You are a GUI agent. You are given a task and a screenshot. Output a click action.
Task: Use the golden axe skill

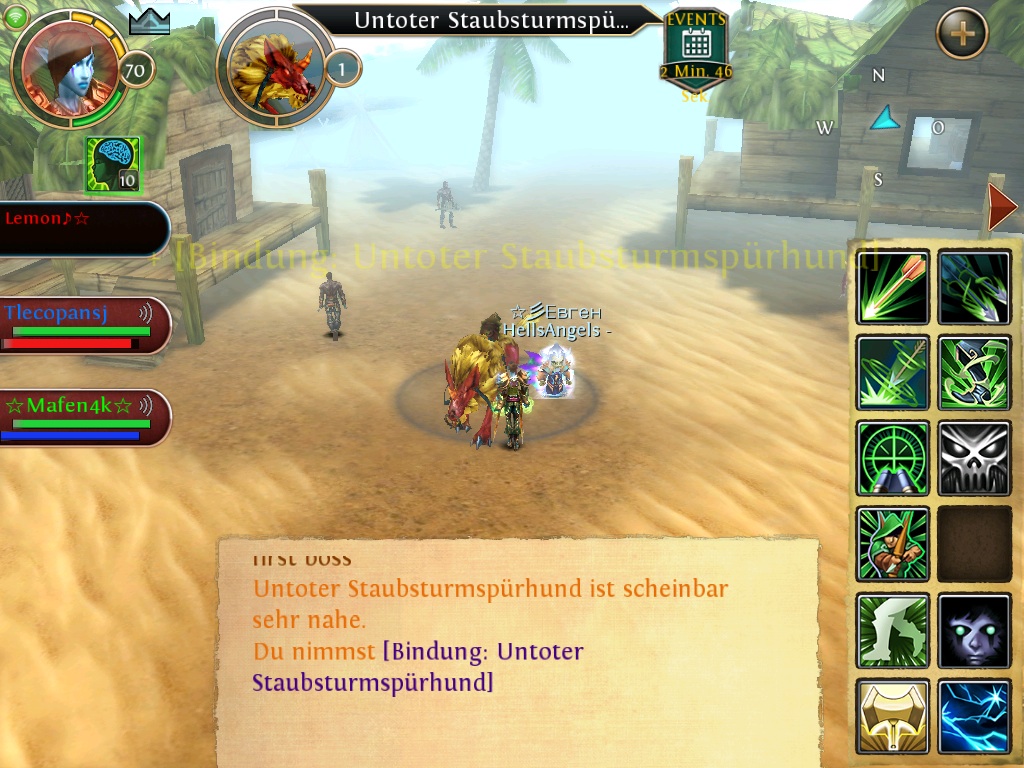[x=893, y=716]
